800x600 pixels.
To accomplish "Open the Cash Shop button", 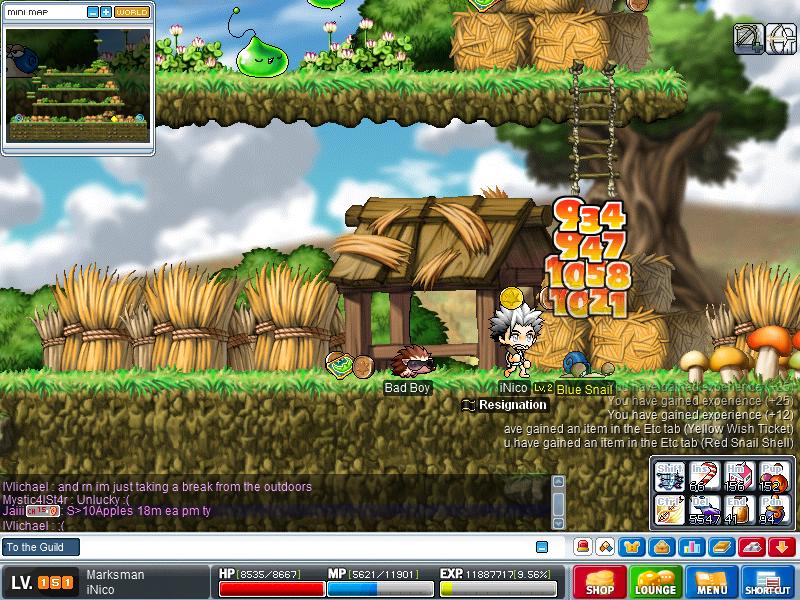I will pos(600,582).
